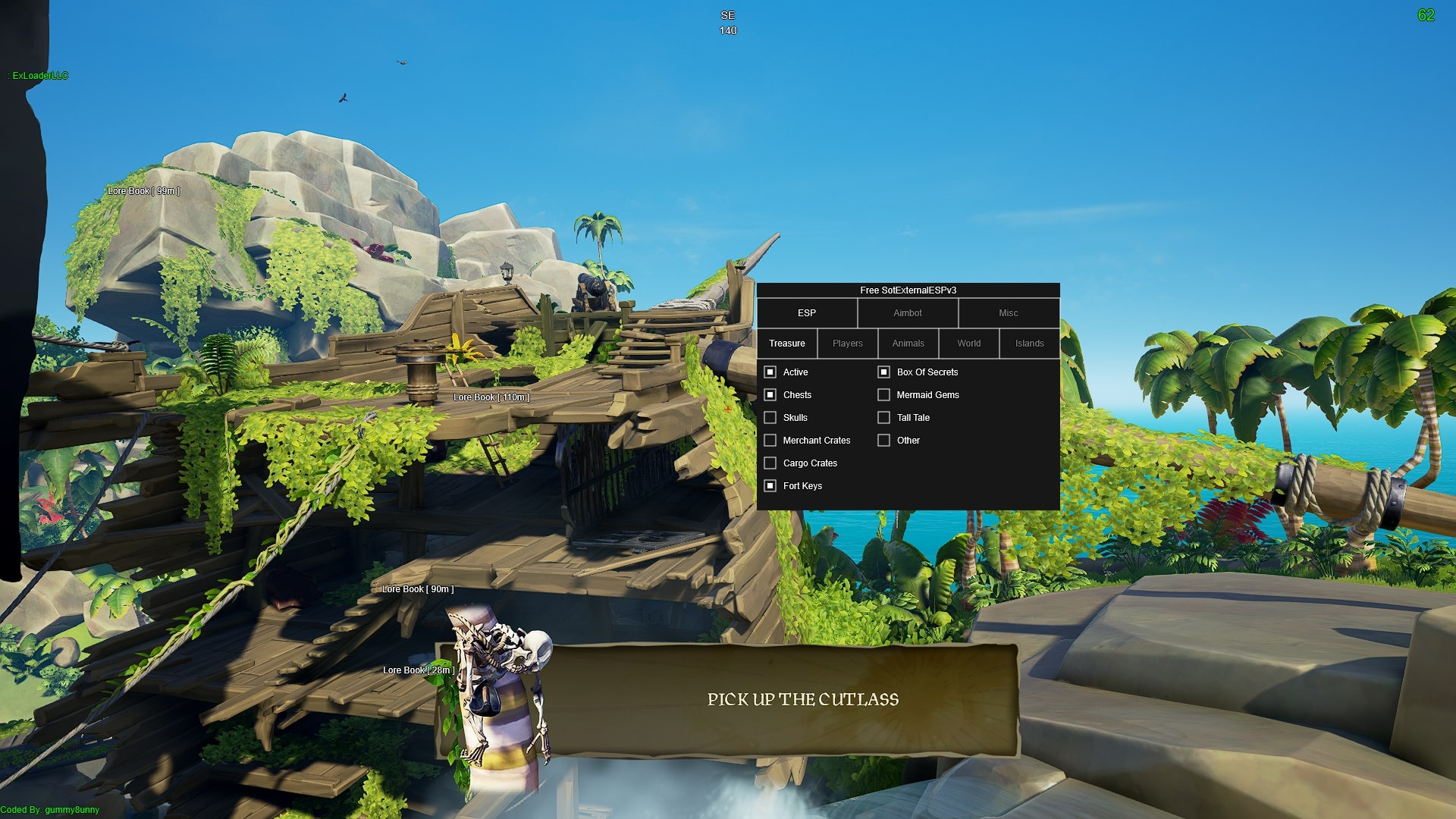Open the Animals sub-tab

tap(908, 344)
